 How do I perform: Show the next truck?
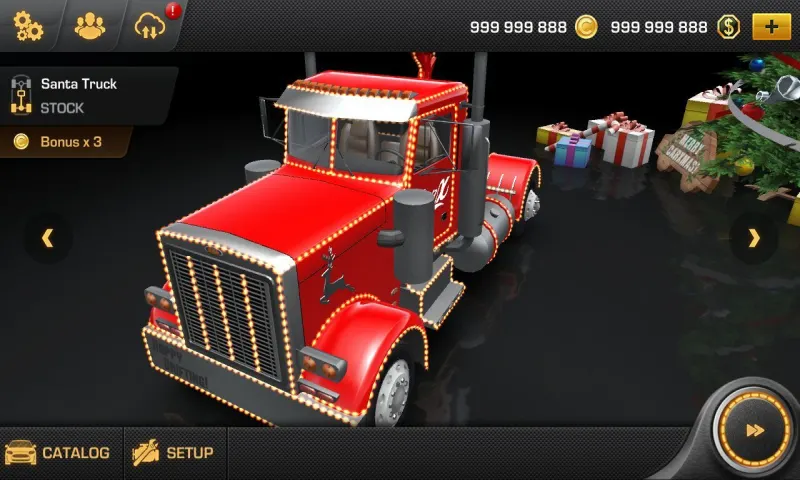[754, 238]
